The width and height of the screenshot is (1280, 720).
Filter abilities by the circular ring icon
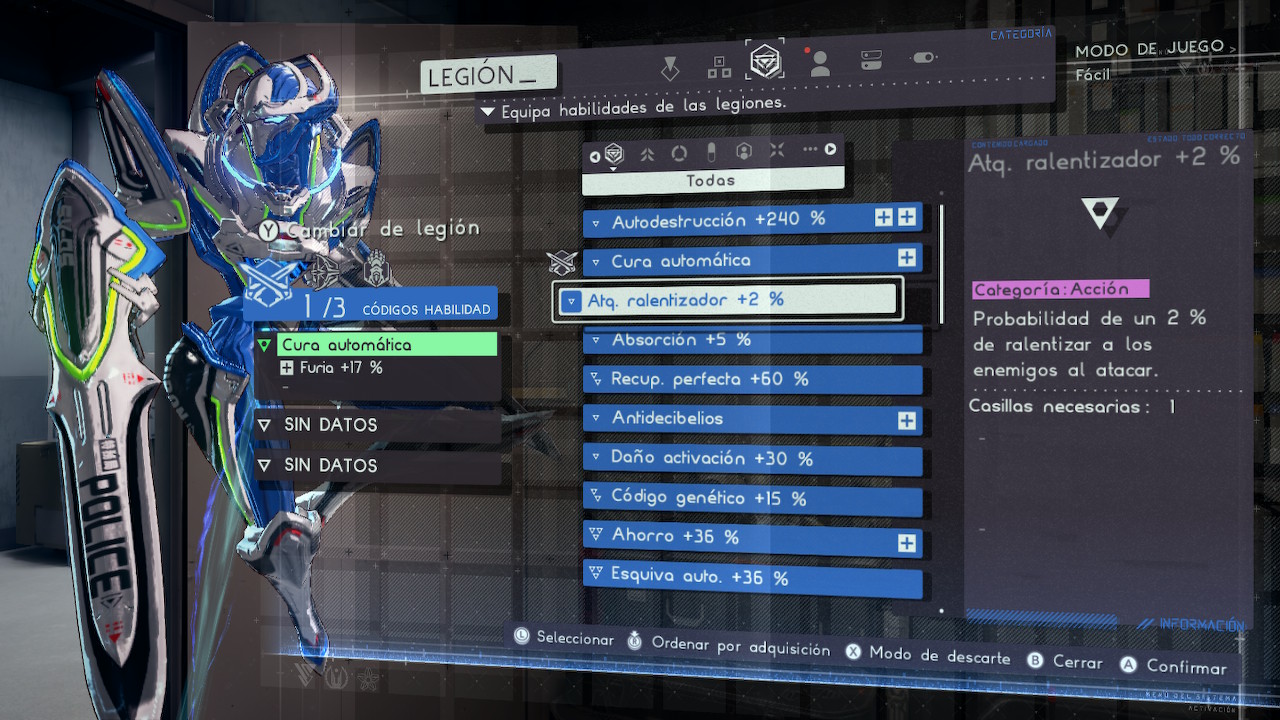679,153
